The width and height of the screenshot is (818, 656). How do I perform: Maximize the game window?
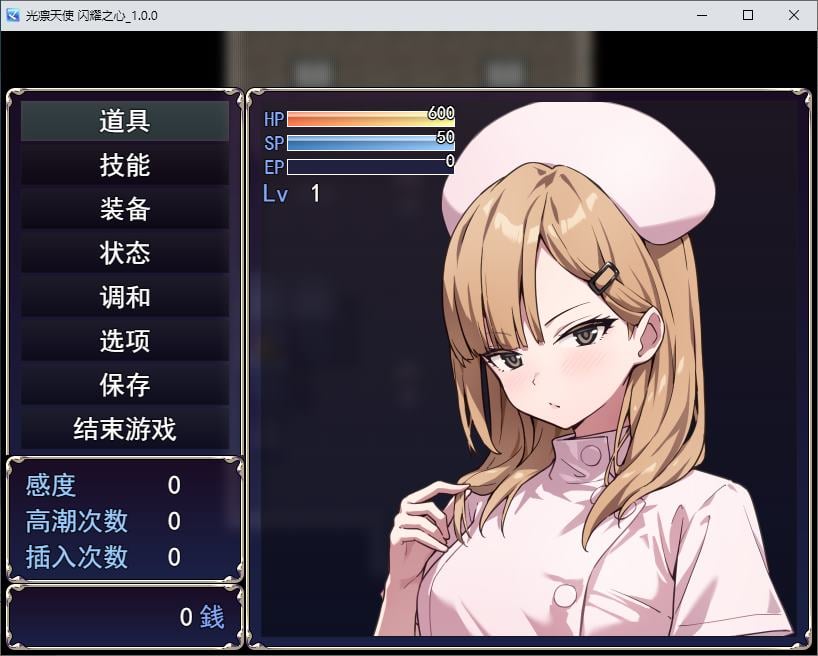tap(748, 15)
